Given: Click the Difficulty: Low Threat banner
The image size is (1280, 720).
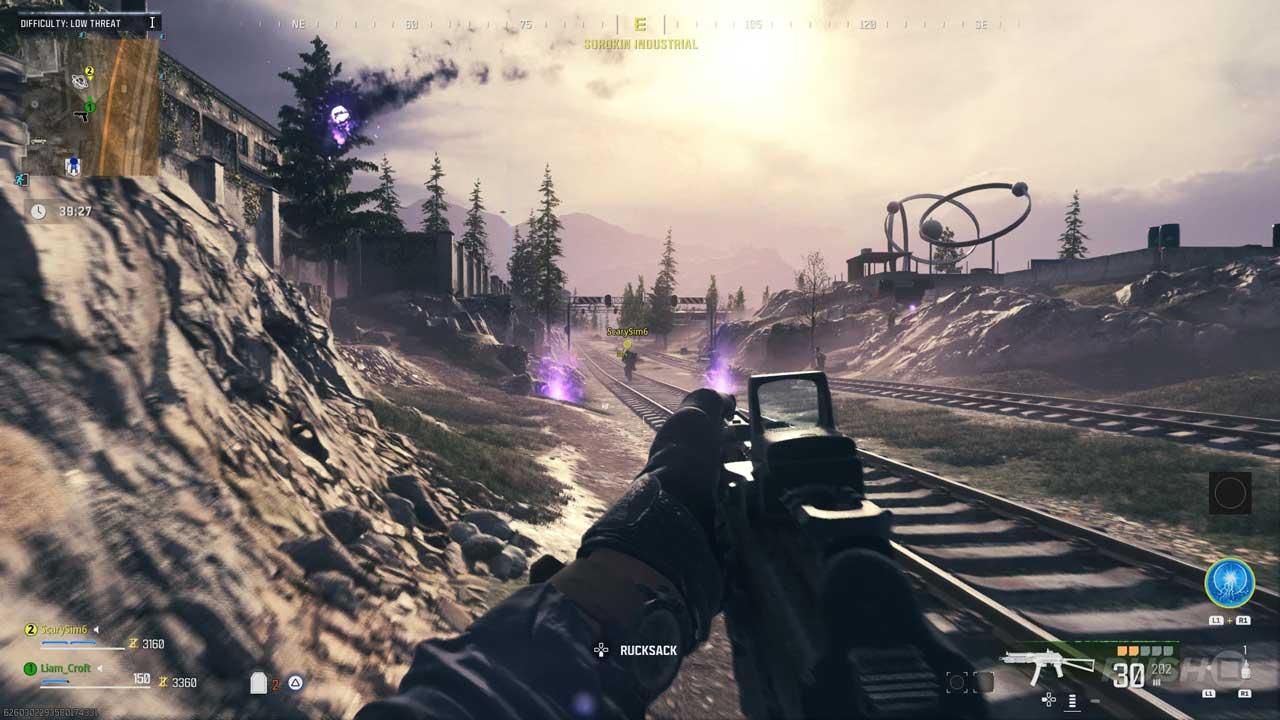Looking at the screenshot, I should pyautogui.click(x=72, y=23).
